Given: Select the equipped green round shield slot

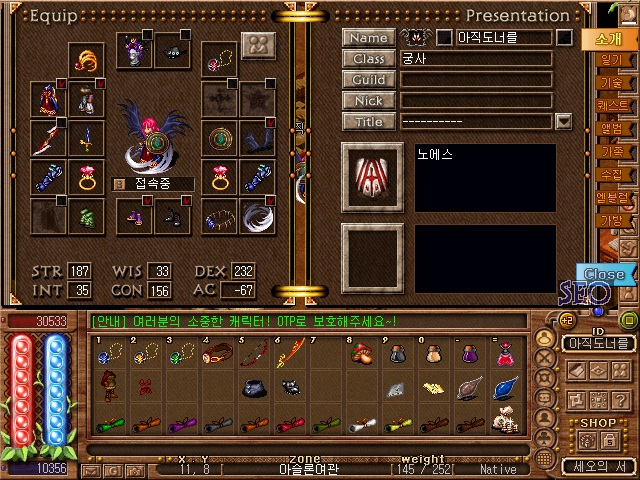Looking at the screenshot, I should pos(218,137).
